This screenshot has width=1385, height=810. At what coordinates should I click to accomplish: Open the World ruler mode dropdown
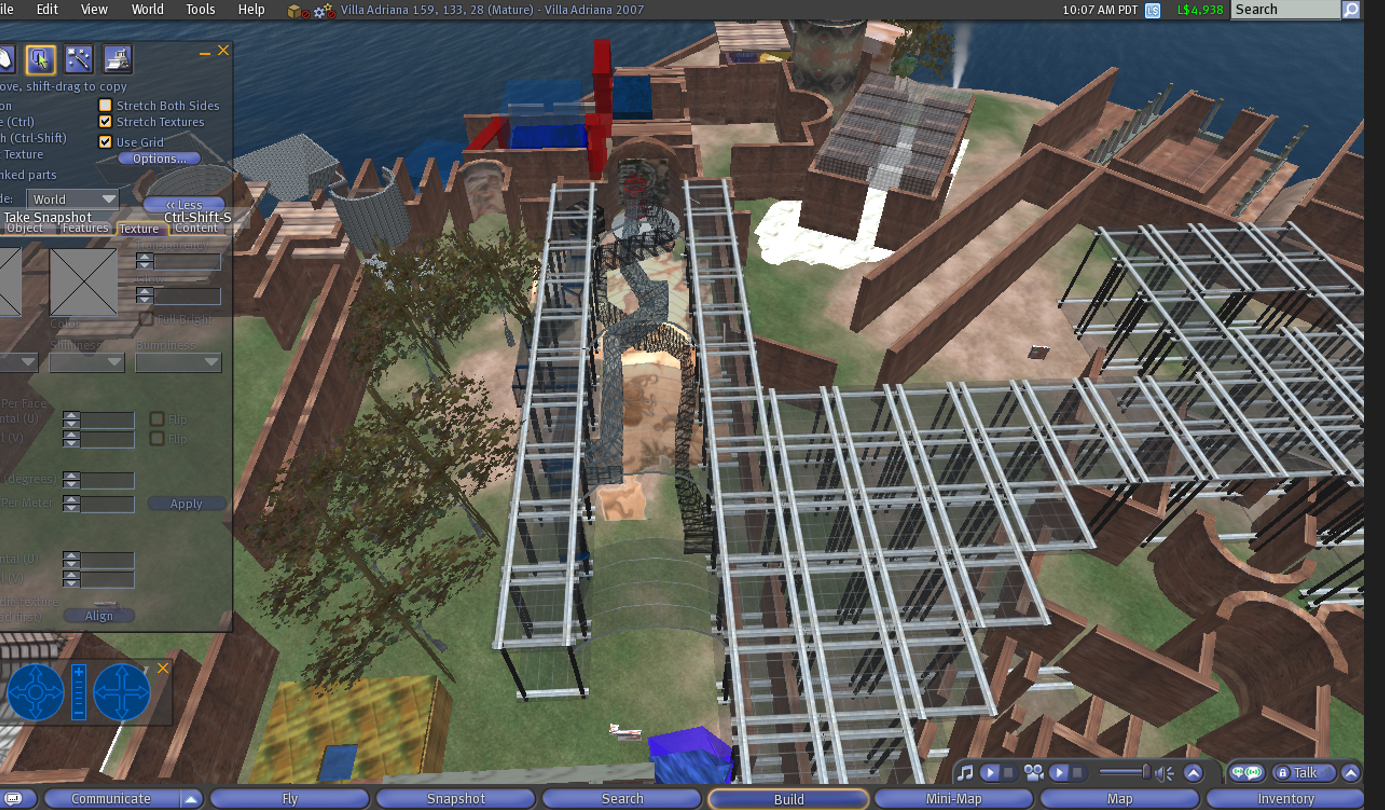[x=72, y=199]
